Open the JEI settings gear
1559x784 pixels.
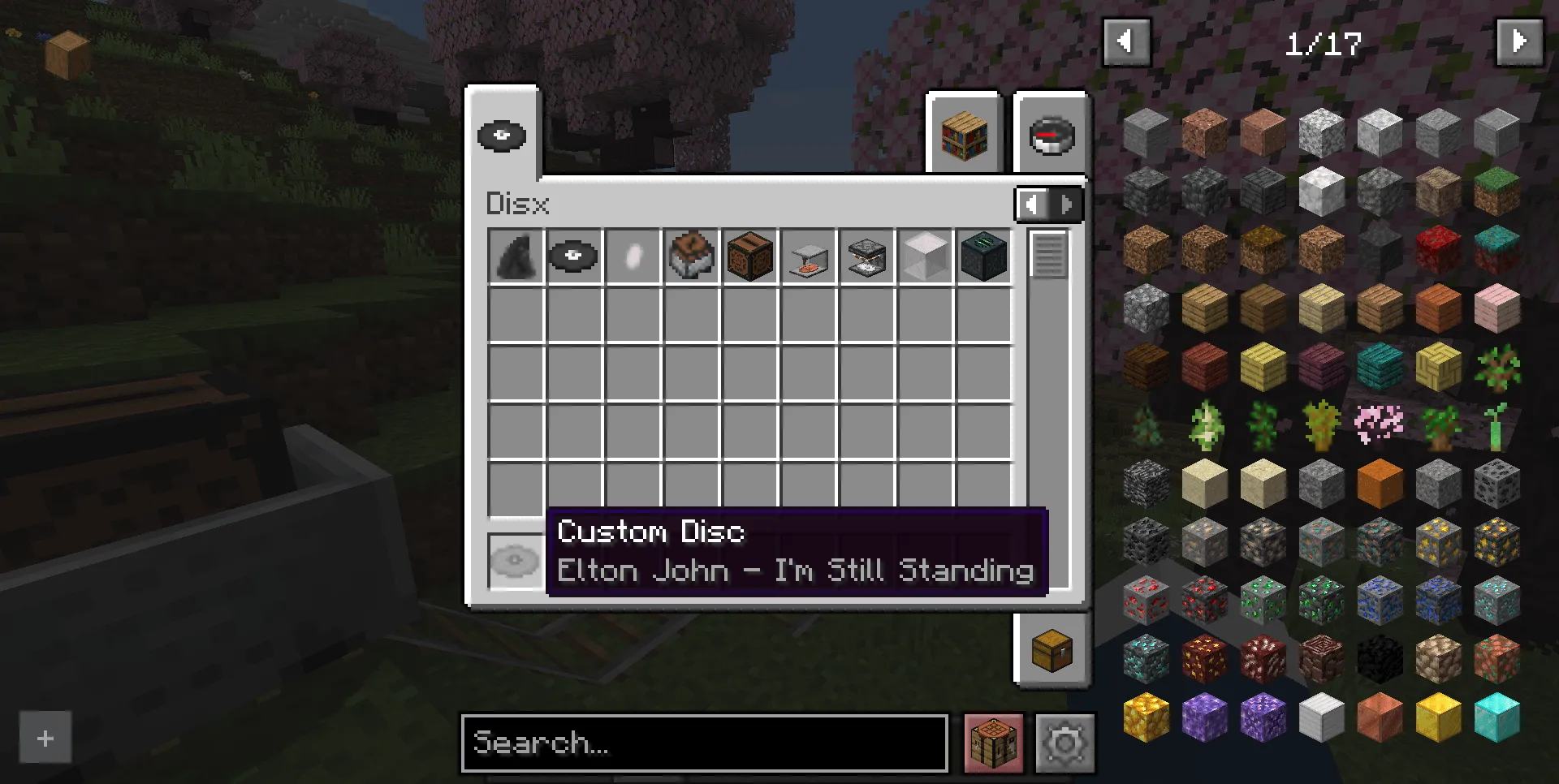(x=1065, y=742)
